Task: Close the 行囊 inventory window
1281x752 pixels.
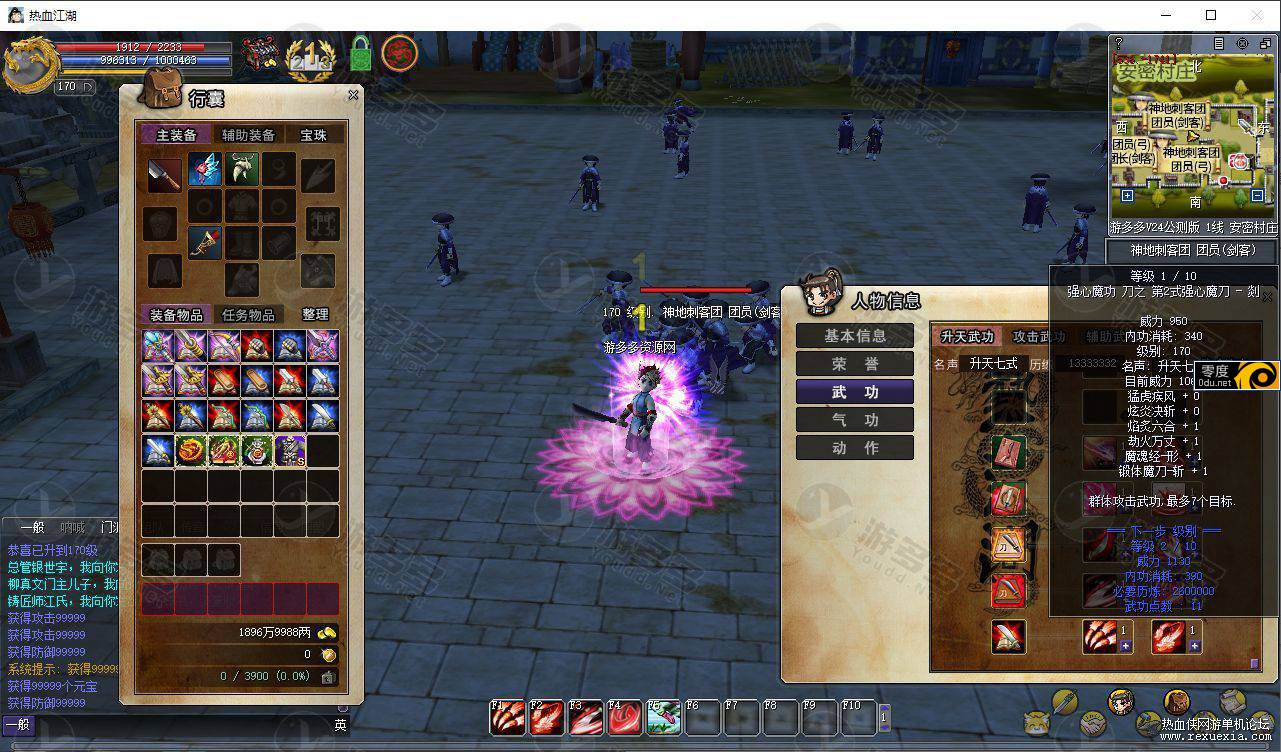Action: 353,95
